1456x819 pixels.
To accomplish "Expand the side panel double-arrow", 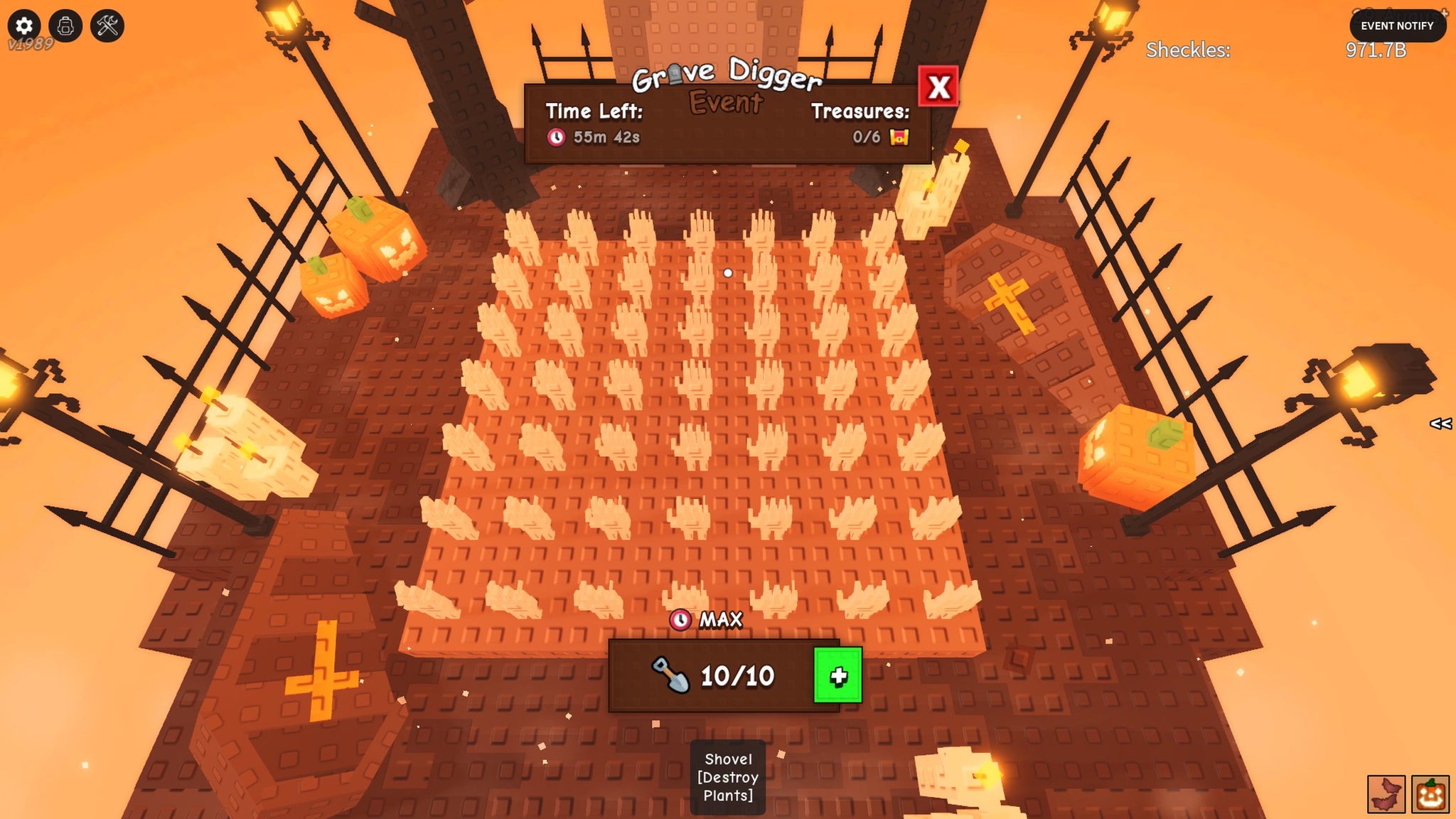I will tap(1440, 424).
